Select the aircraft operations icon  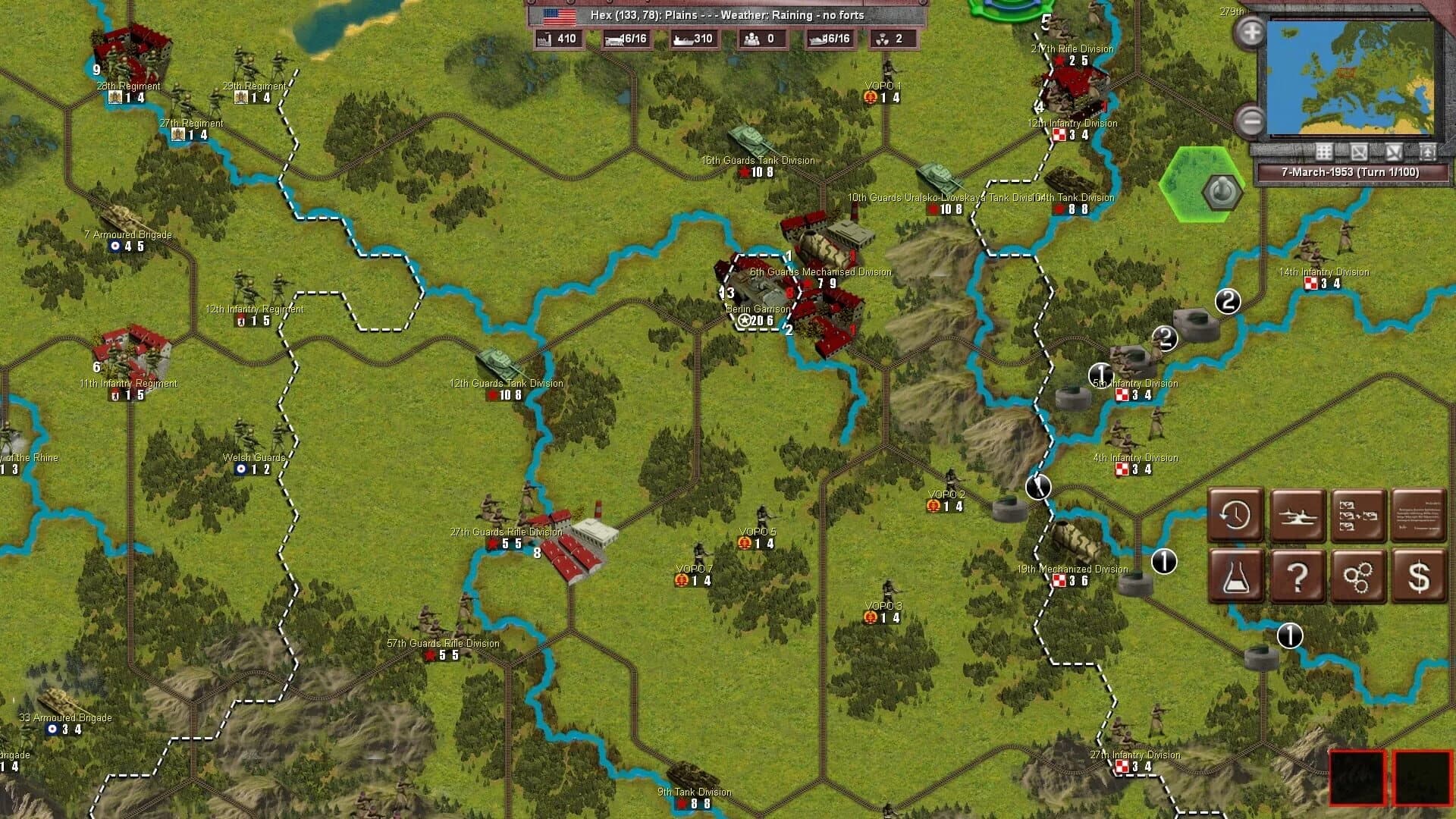coord(1298,516)
